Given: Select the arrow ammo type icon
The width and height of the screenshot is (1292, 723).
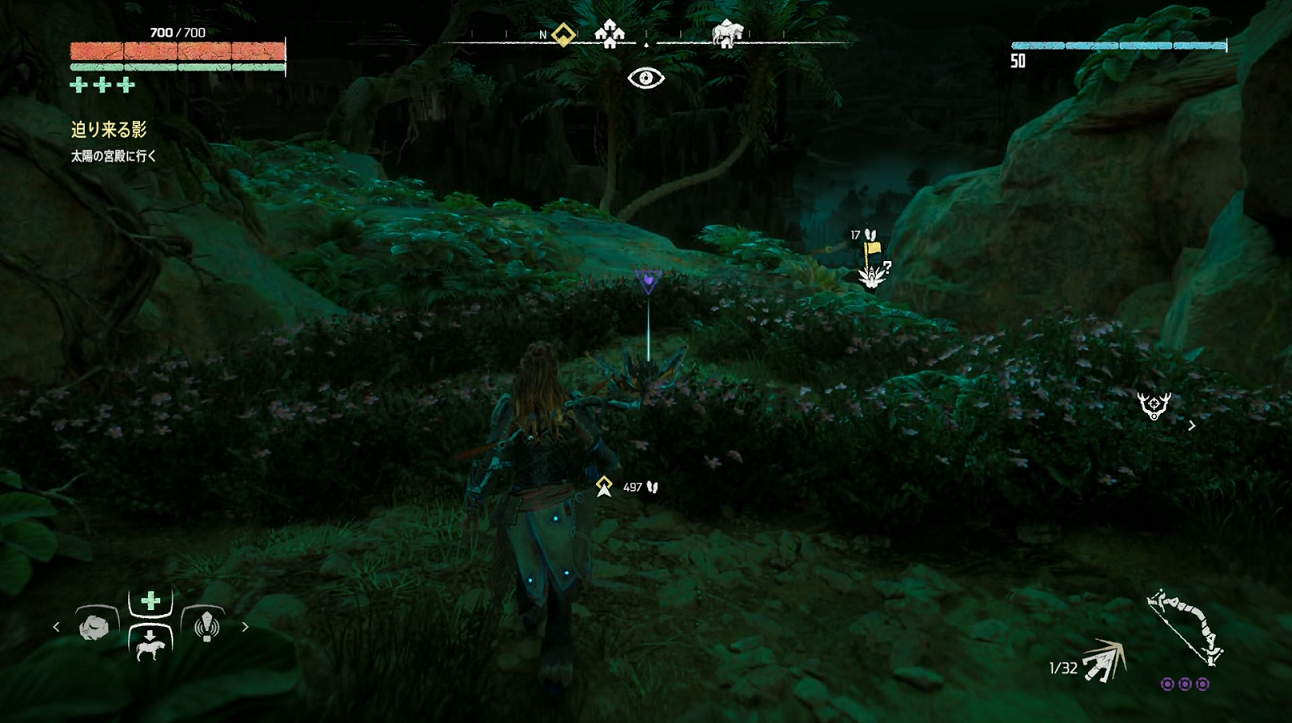Looking at the screenshot, I should 1104,661.
